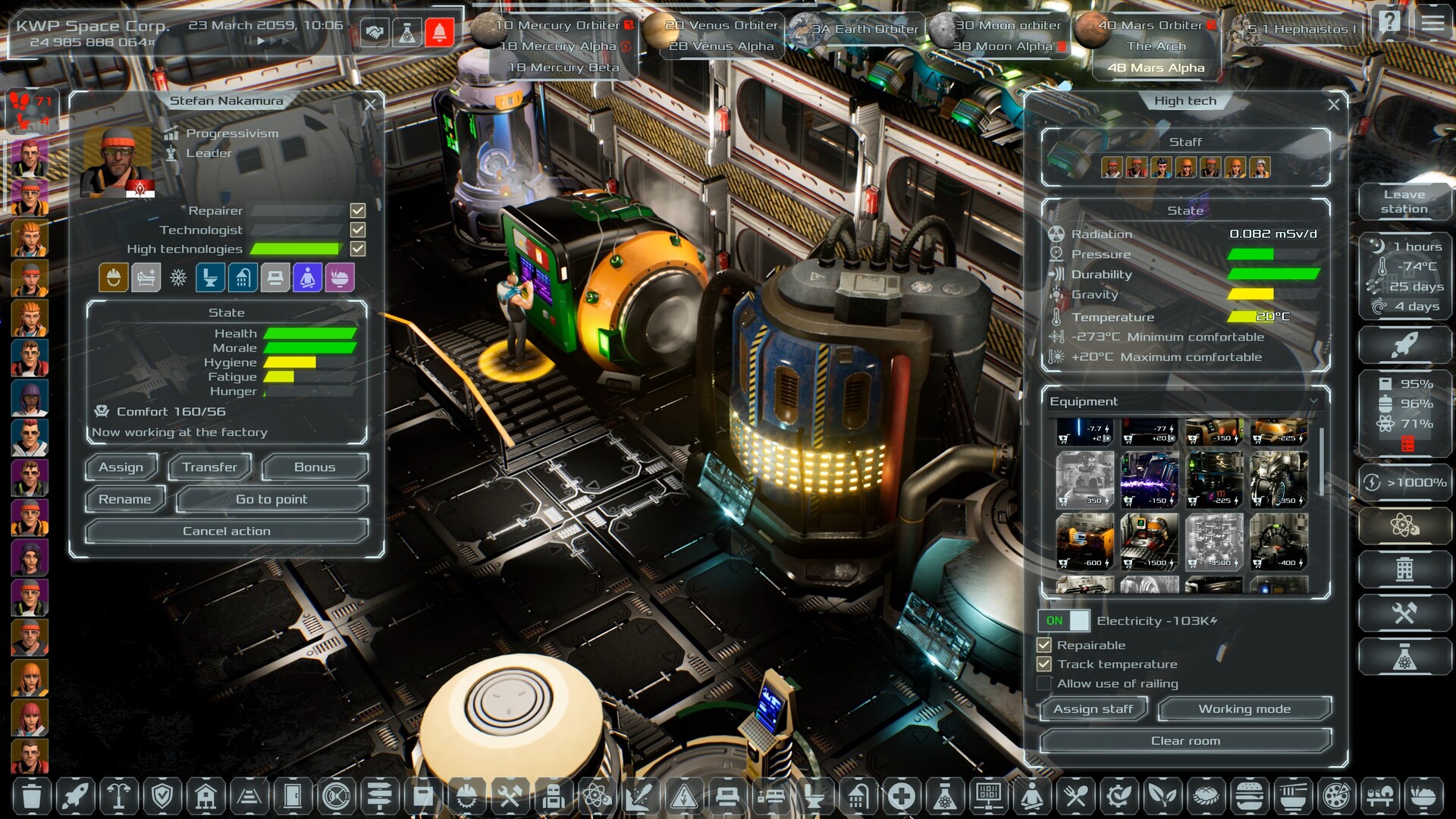Uncheck the Repairable option
Image resolution: width=1456 pixels, height=819 pixels.
(1044, 645)
